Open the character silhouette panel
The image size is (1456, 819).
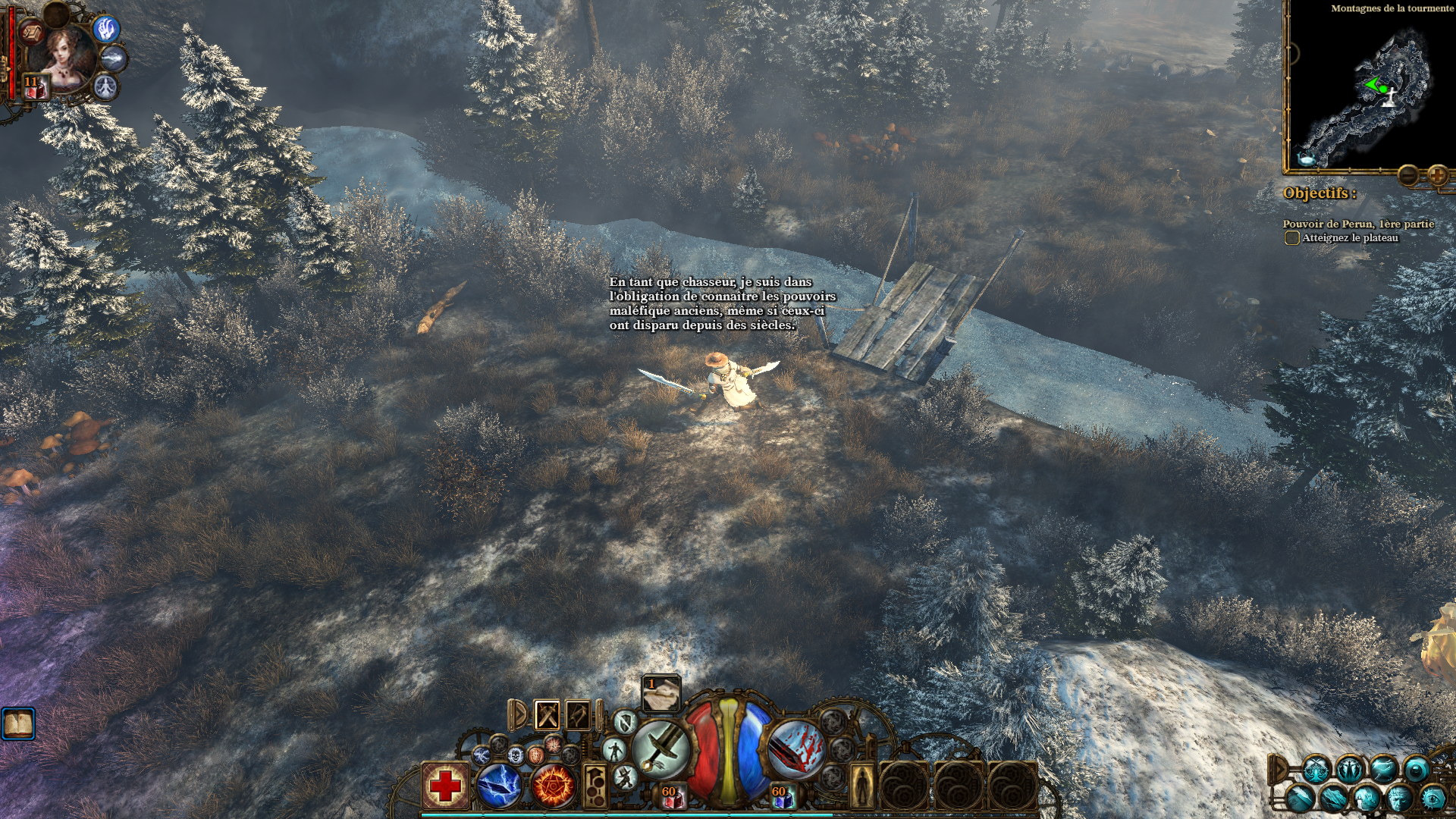pos(861,786)
